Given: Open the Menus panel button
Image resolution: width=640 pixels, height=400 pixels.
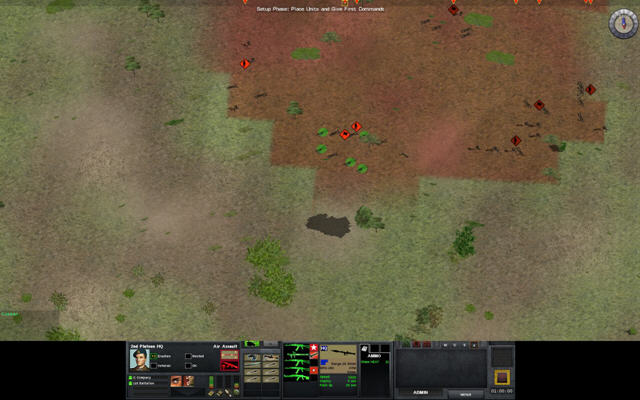Looking at the screenshot, I should [x=466, y=394].
